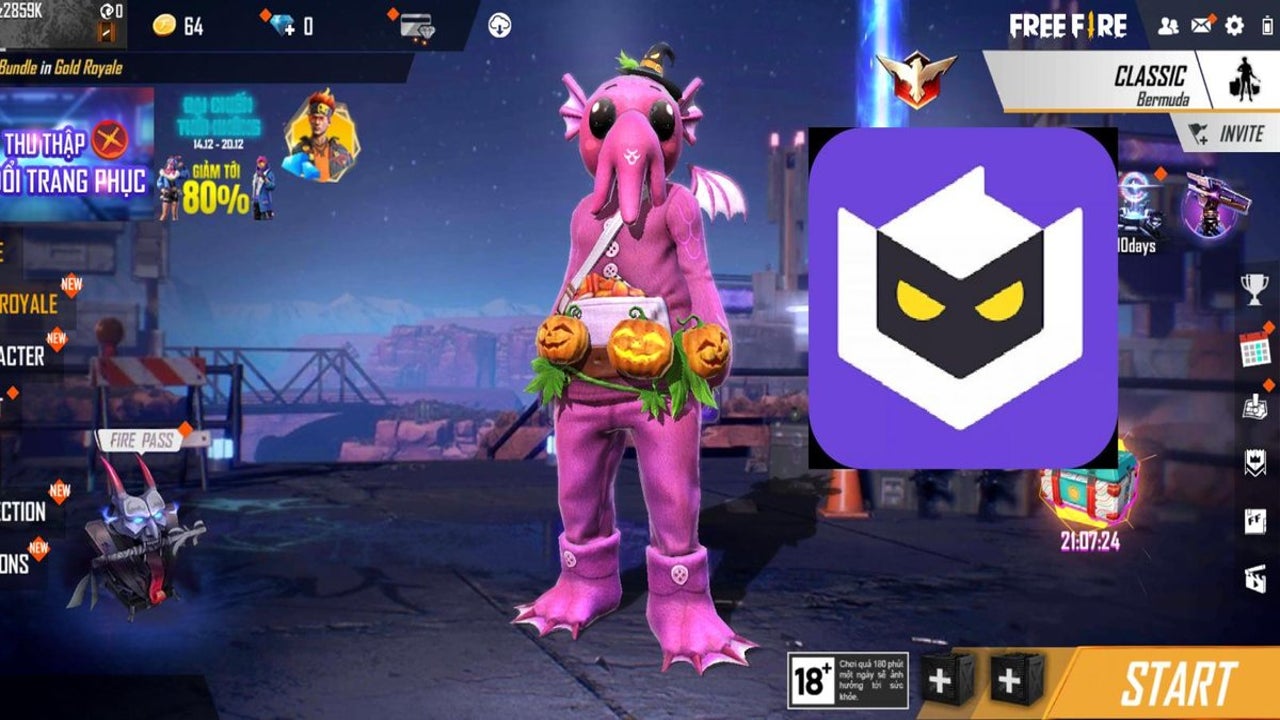
Task: Open the top-up card icon
Action: pyautogui.click(x=416, y=26)
